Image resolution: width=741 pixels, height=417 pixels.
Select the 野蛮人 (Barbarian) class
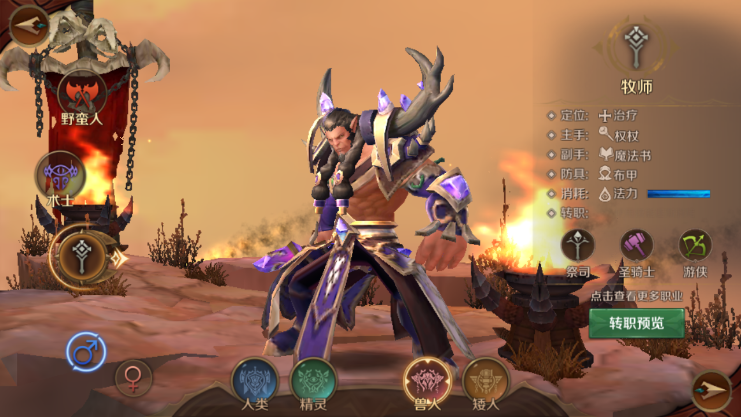(82, 93)
